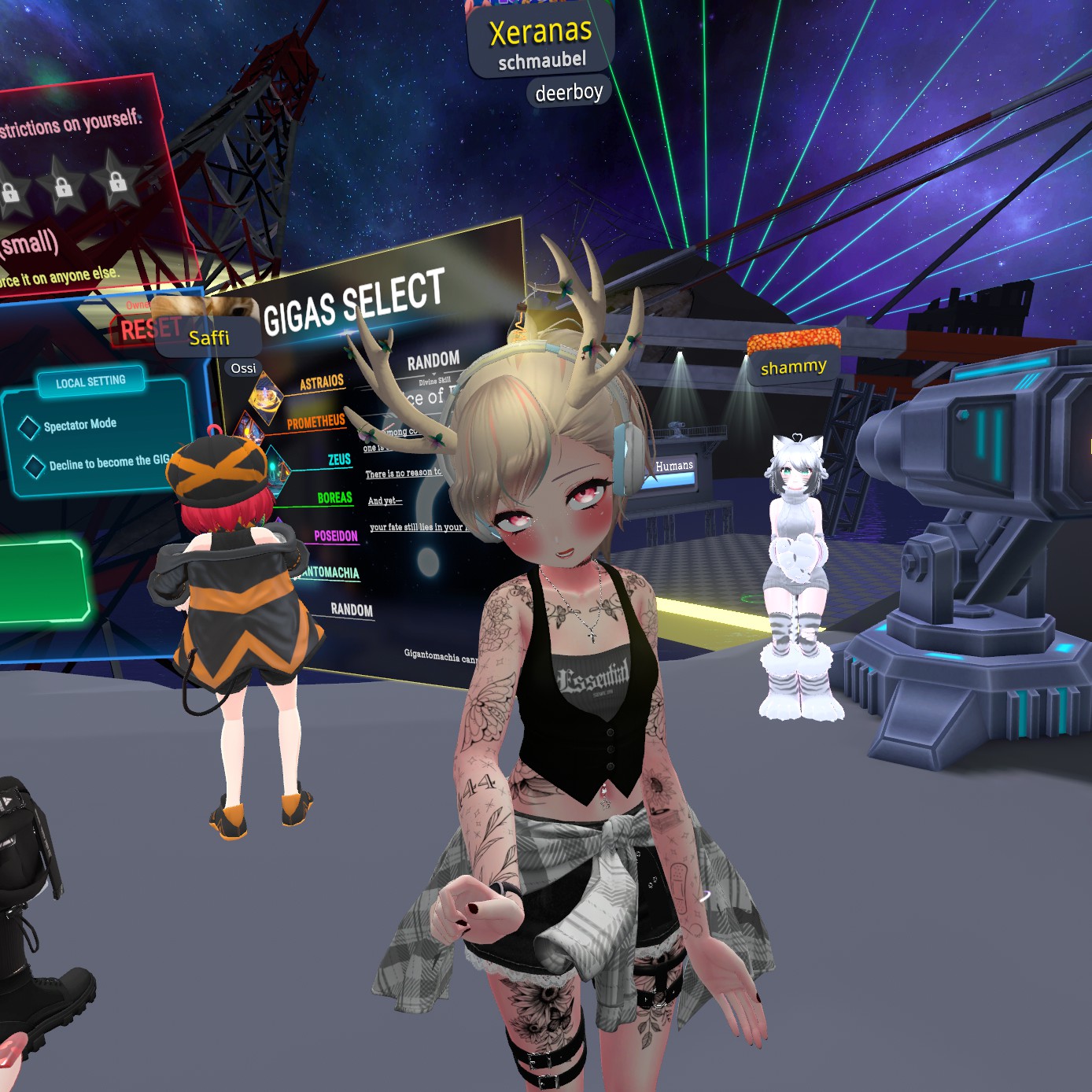Select the Gigantomachia entry in the Gigas list
The height and width of the screenshot is (1092, 1092).
[332, 572]
